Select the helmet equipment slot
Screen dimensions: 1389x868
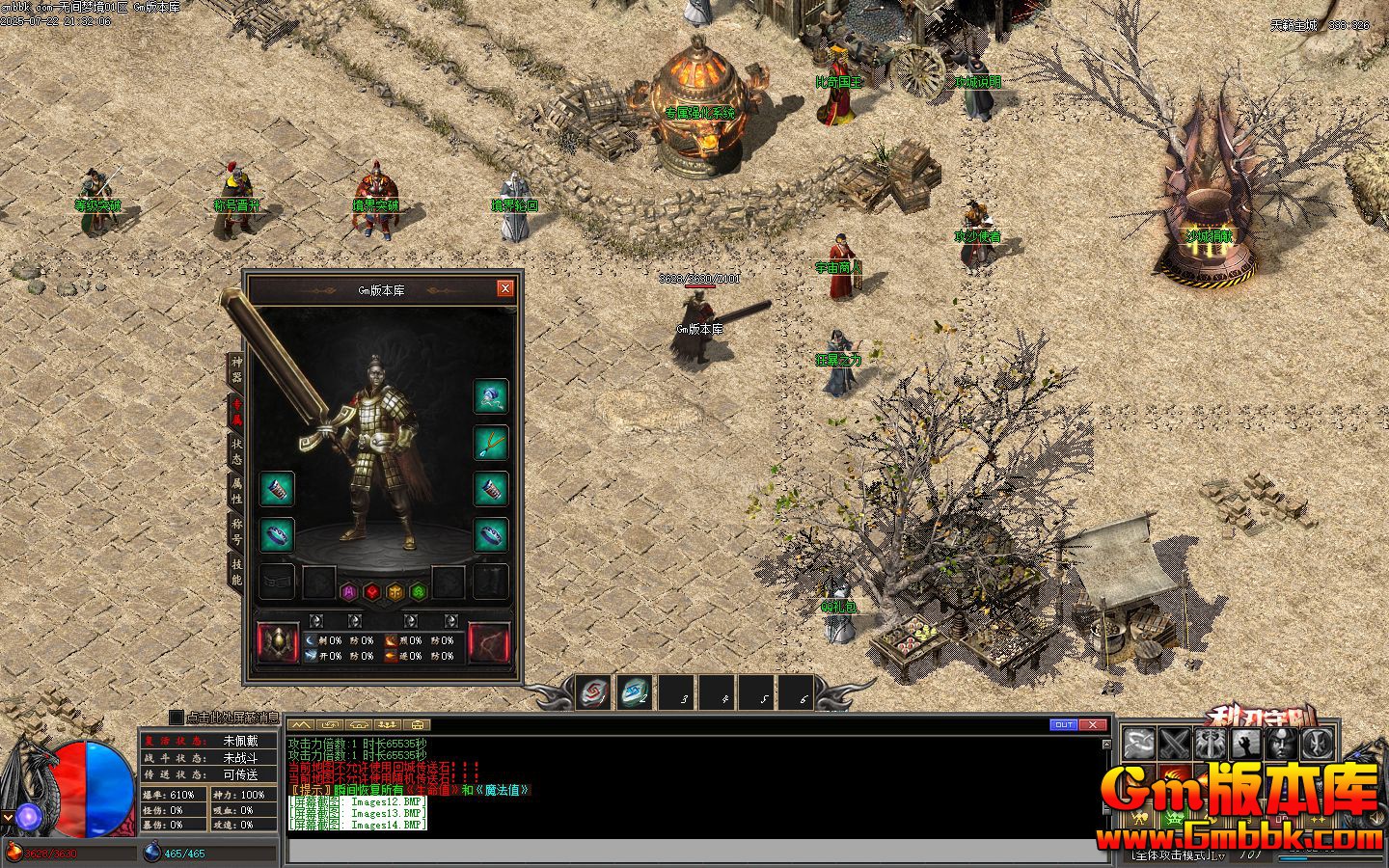(491, 395)
